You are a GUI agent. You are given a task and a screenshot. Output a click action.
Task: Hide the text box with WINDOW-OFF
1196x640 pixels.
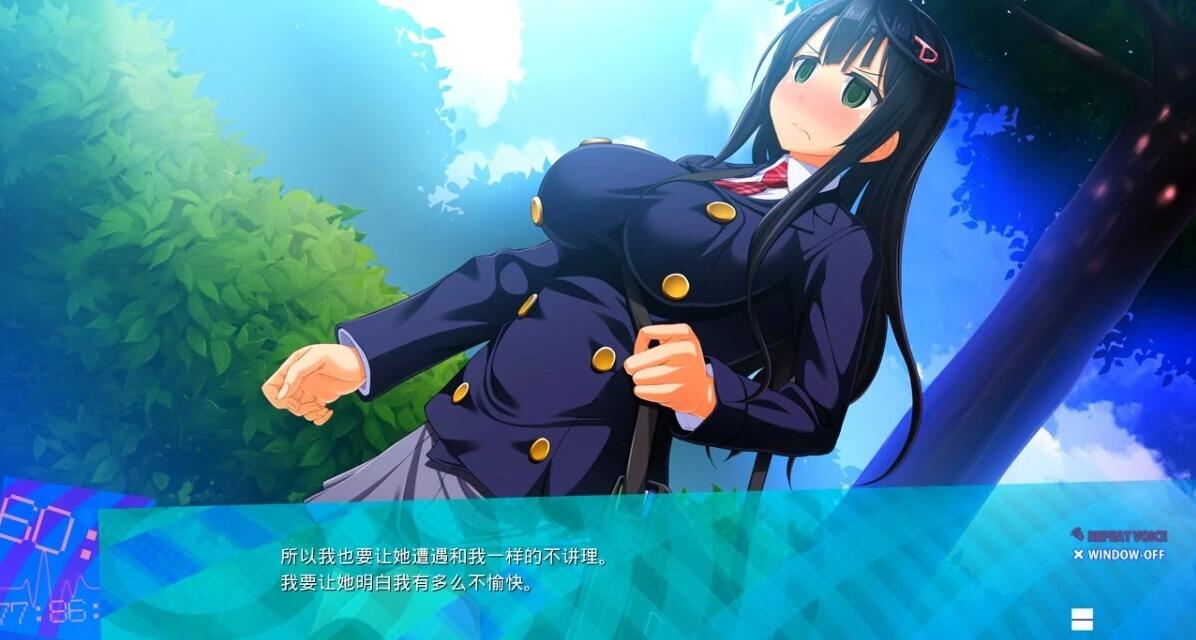[1120, 554]
